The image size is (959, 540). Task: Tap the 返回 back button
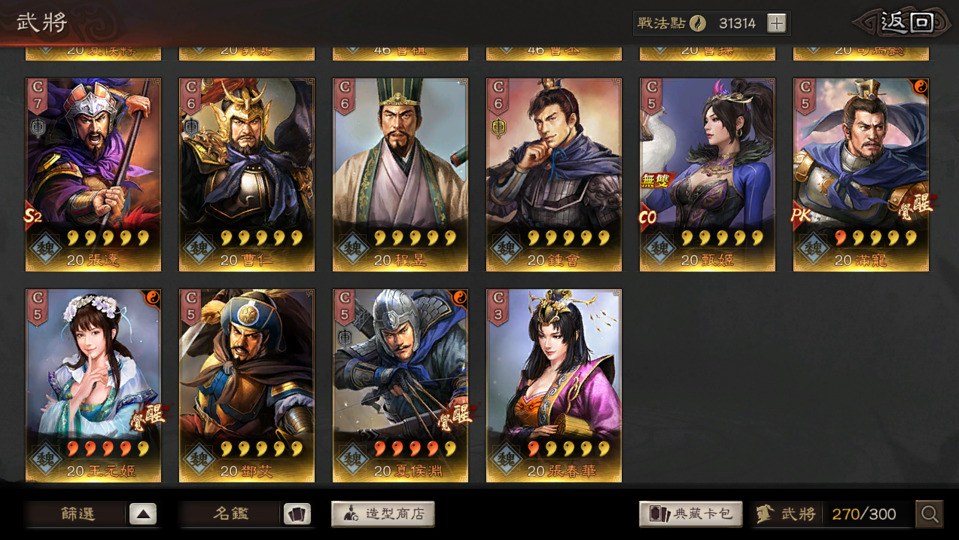[904, 23]
